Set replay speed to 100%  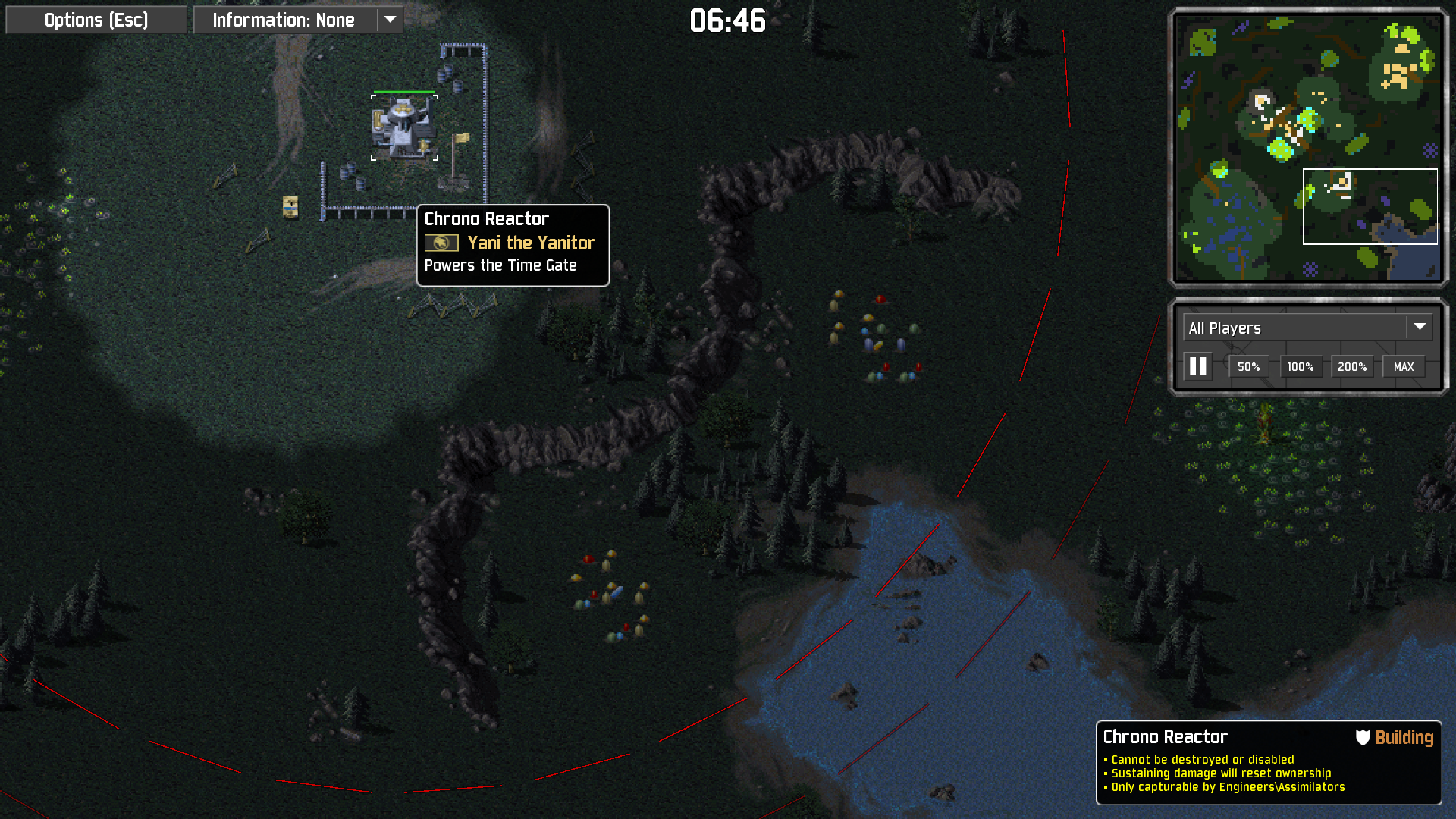(x=1300, y=367)
